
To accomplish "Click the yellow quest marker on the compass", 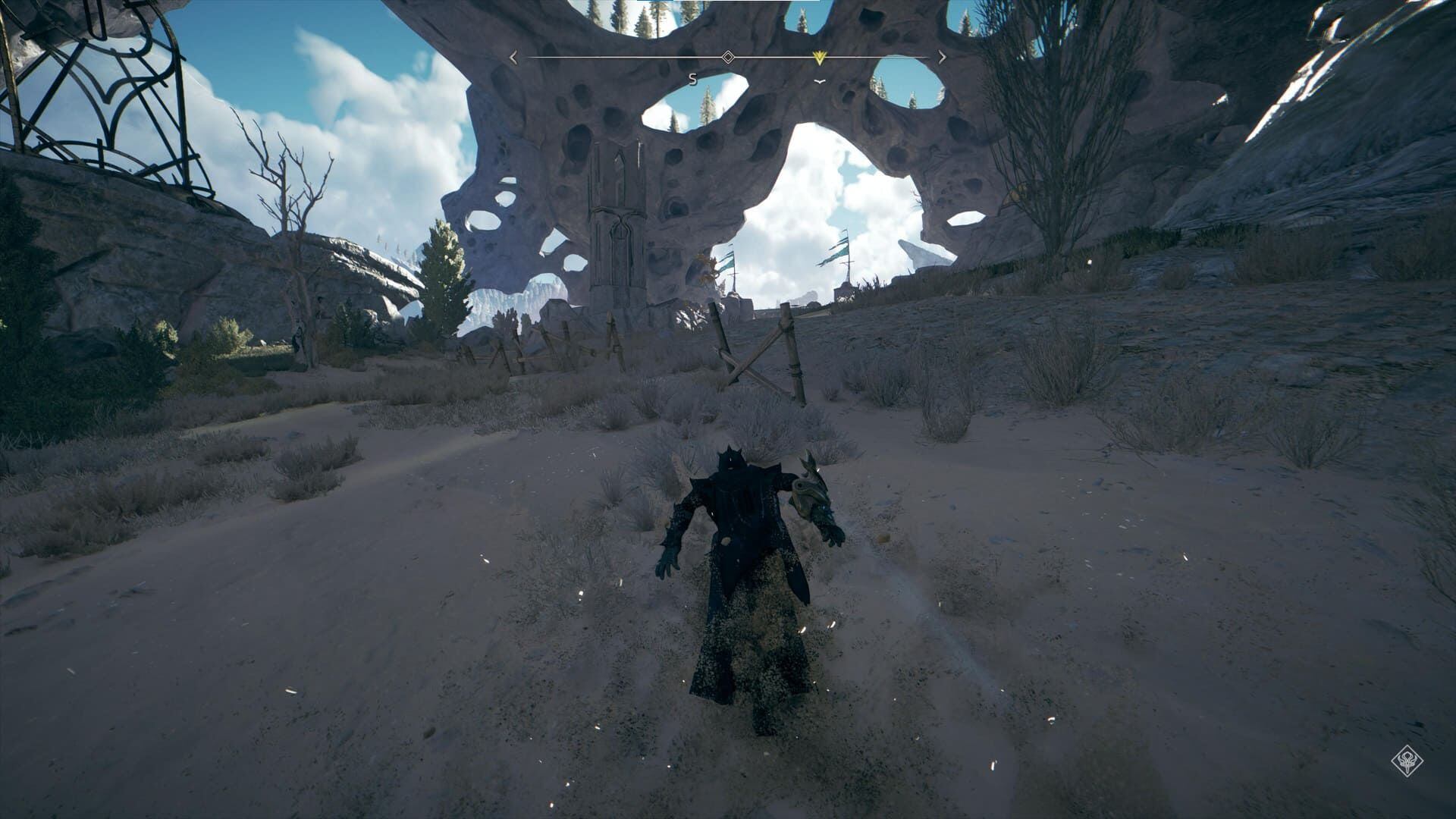I will (x=818, y=58).
